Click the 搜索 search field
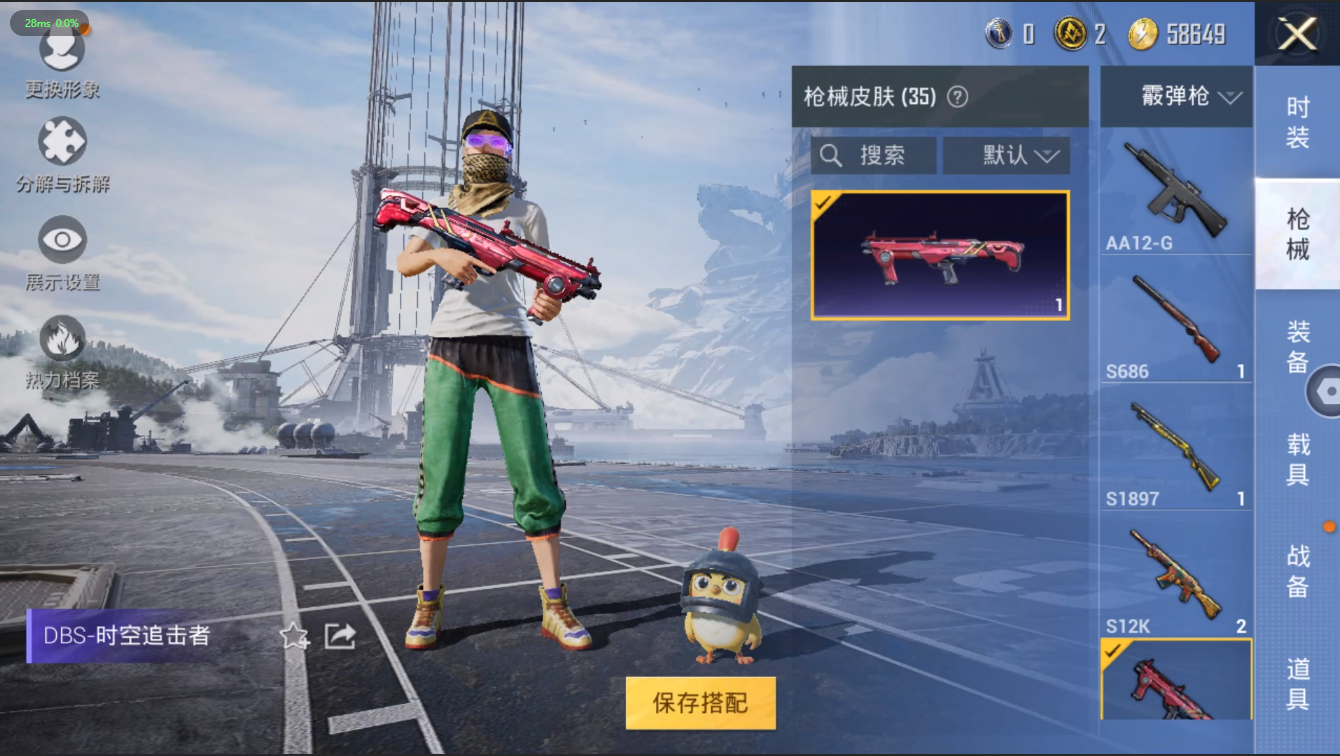Screen dimensions: 1340x756 tap(874, 155)
